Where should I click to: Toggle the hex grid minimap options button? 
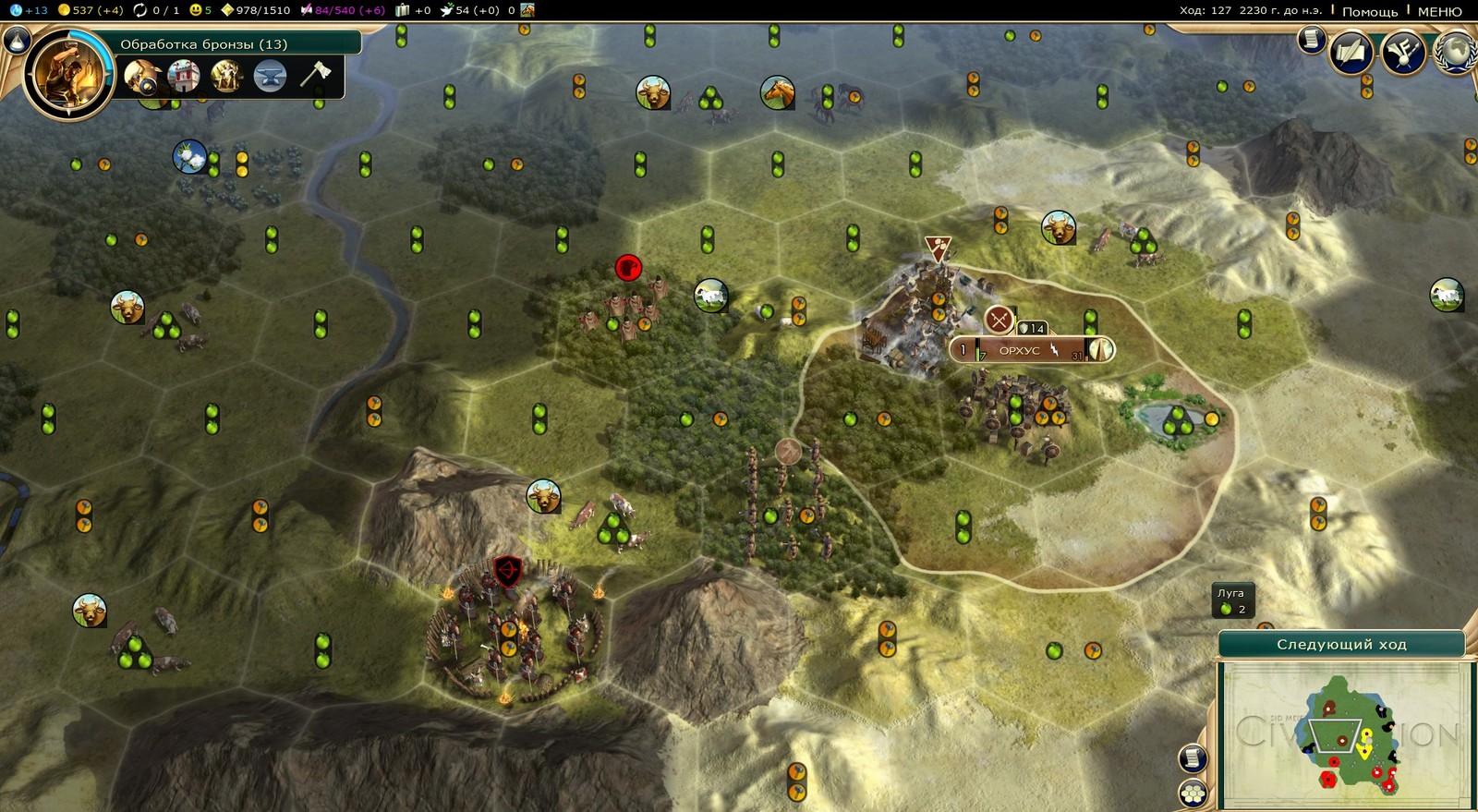click(1193, 793)
